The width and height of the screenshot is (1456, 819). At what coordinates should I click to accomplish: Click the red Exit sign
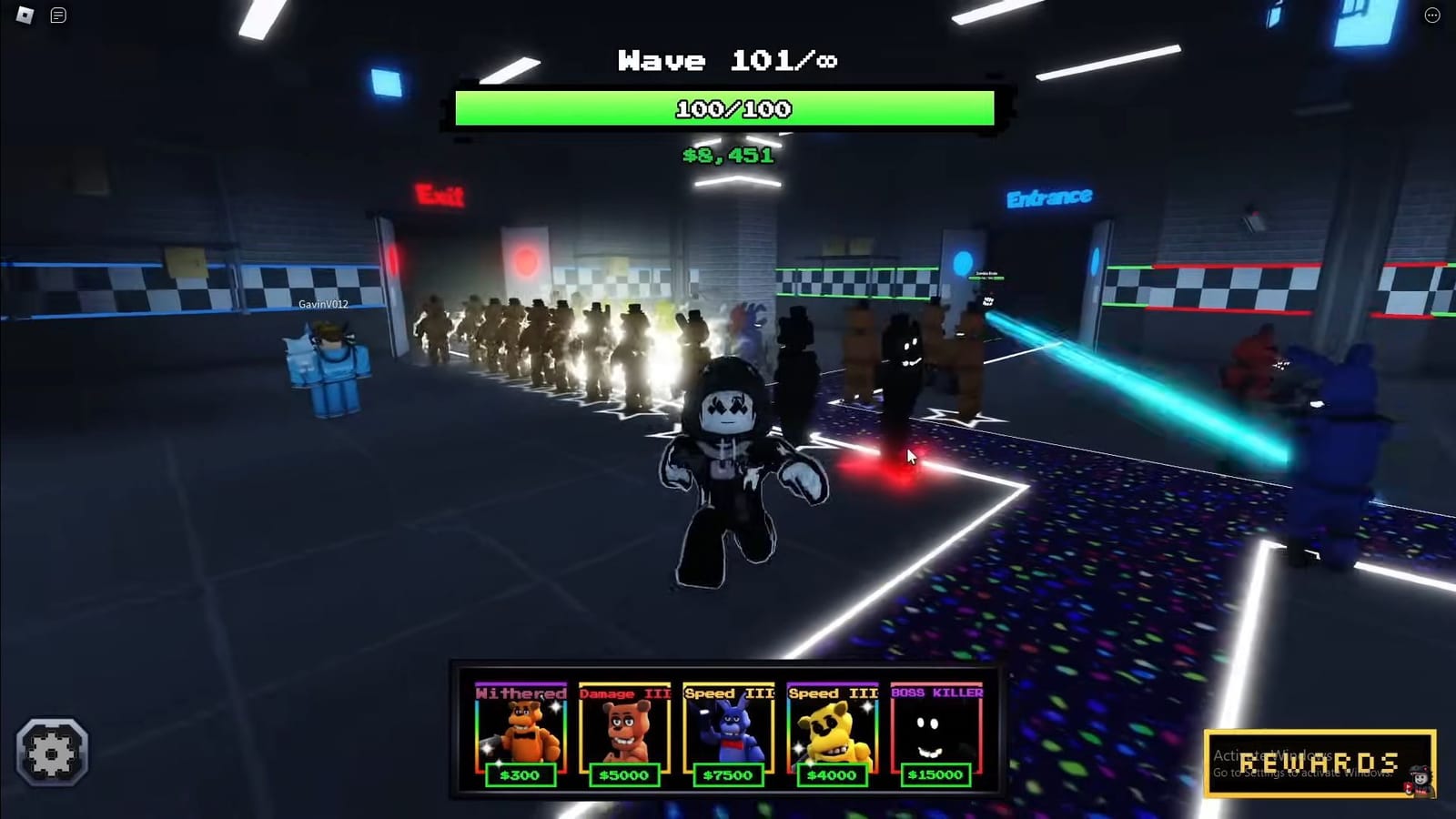pos(439,196)
